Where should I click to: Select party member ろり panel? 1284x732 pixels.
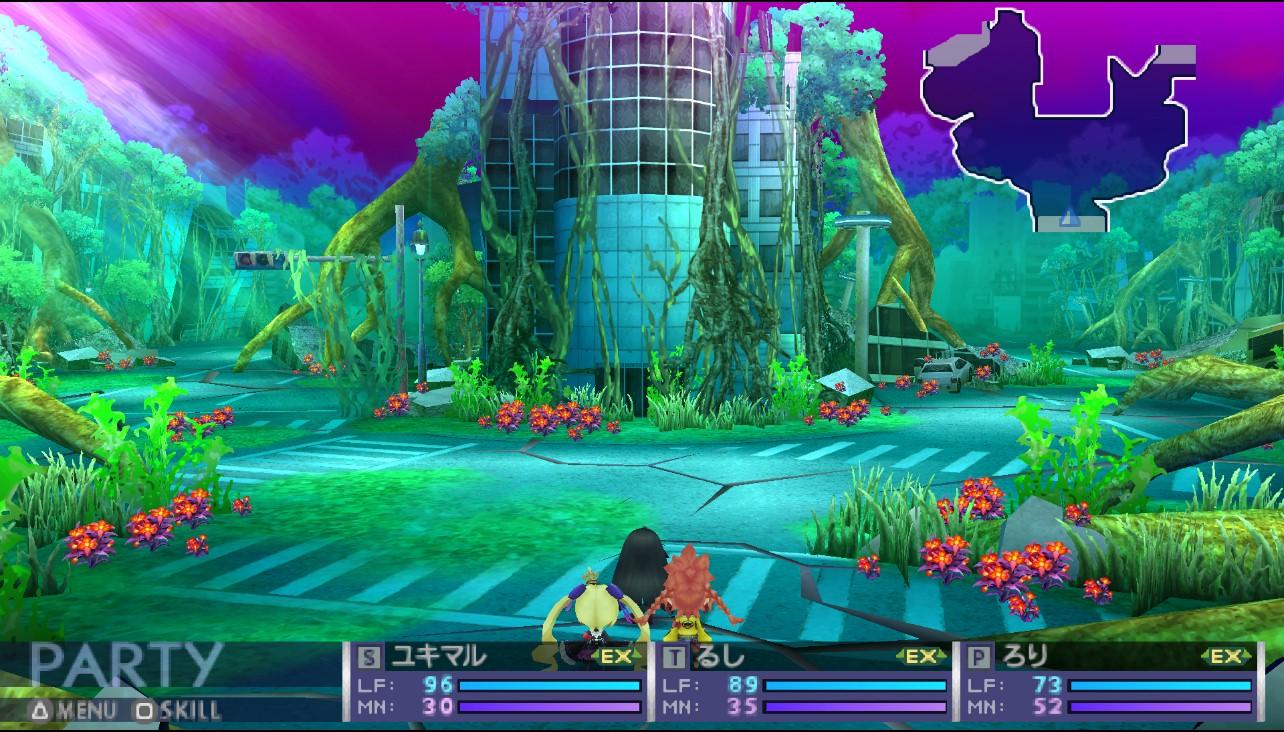(x=1110, y=682)
